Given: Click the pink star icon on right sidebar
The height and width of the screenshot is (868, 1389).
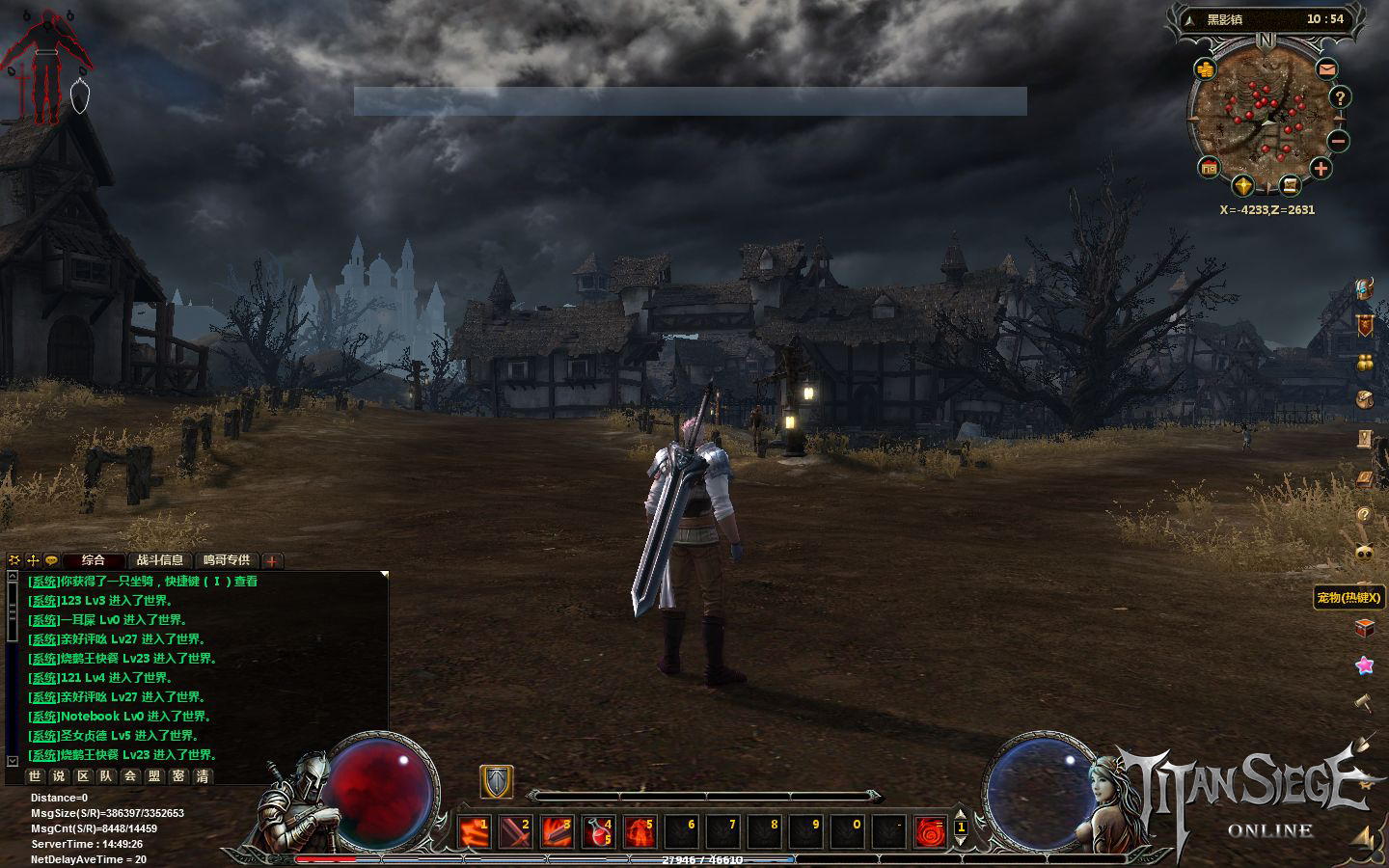Looking at the screenshot, I should tap(1364, 665).
